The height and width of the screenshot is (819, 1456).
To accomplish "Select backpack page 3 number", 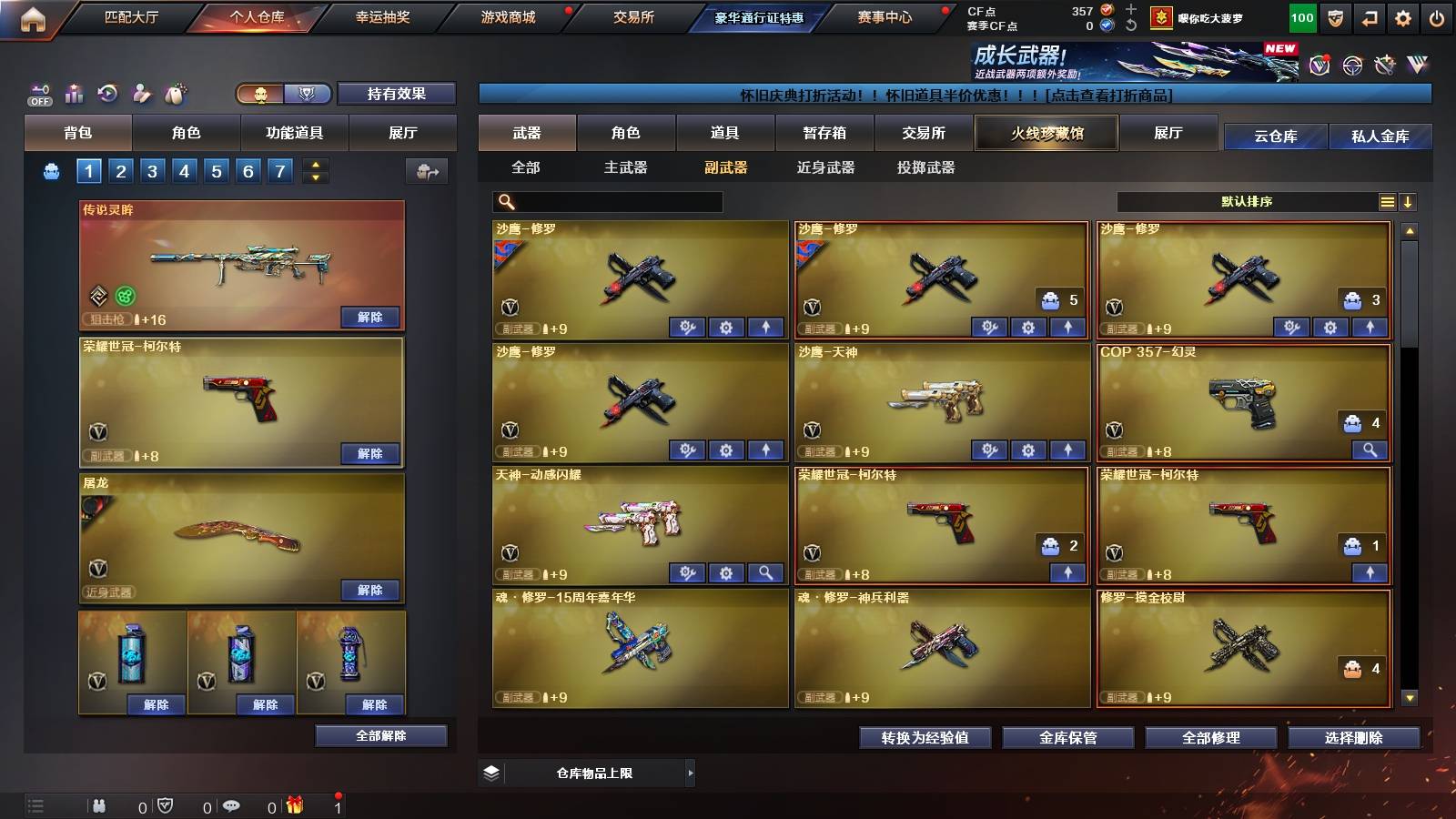I will coord(152,169).
